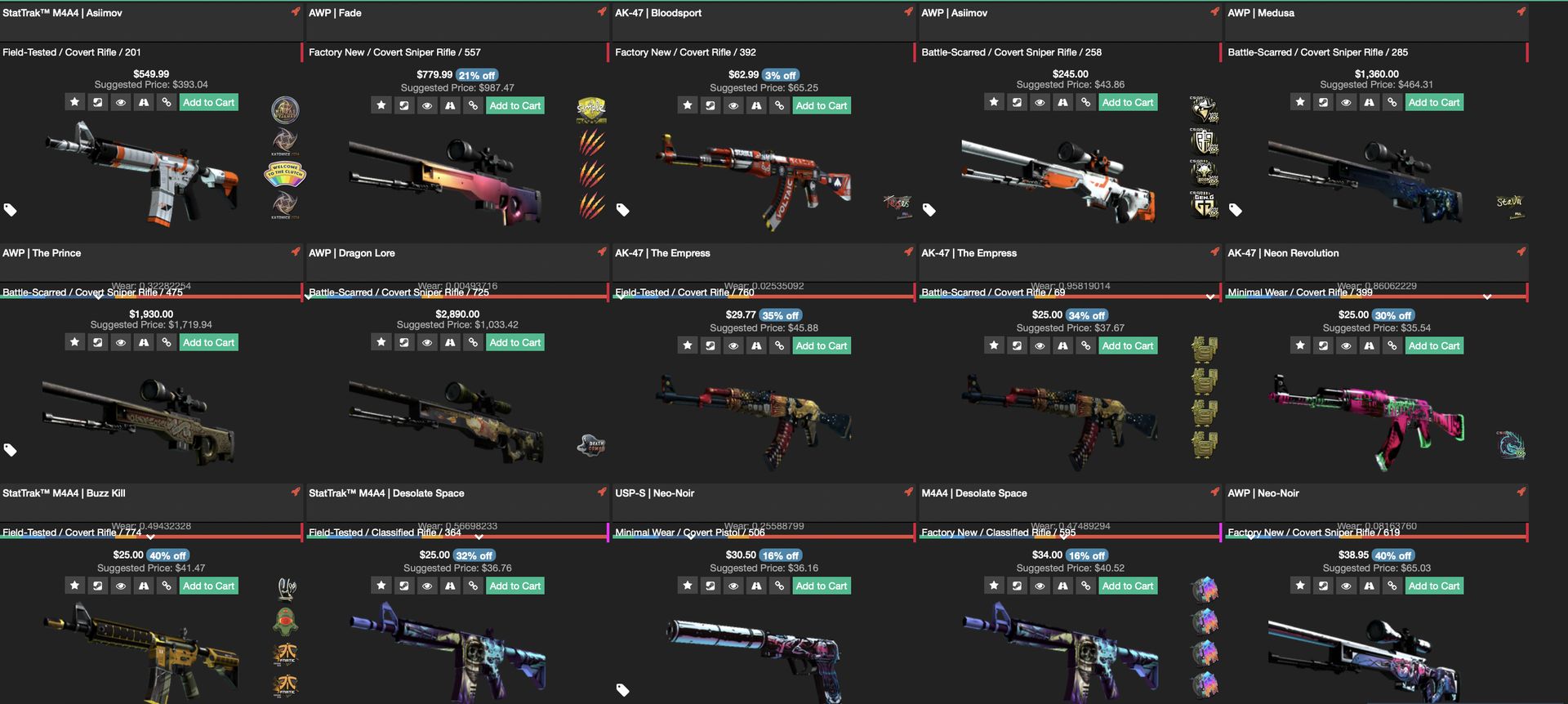This screenshot has height=704, width=1568.
Task: Favorite the AWP Dragon Lore with star icon
Action: tap(381, 342)
